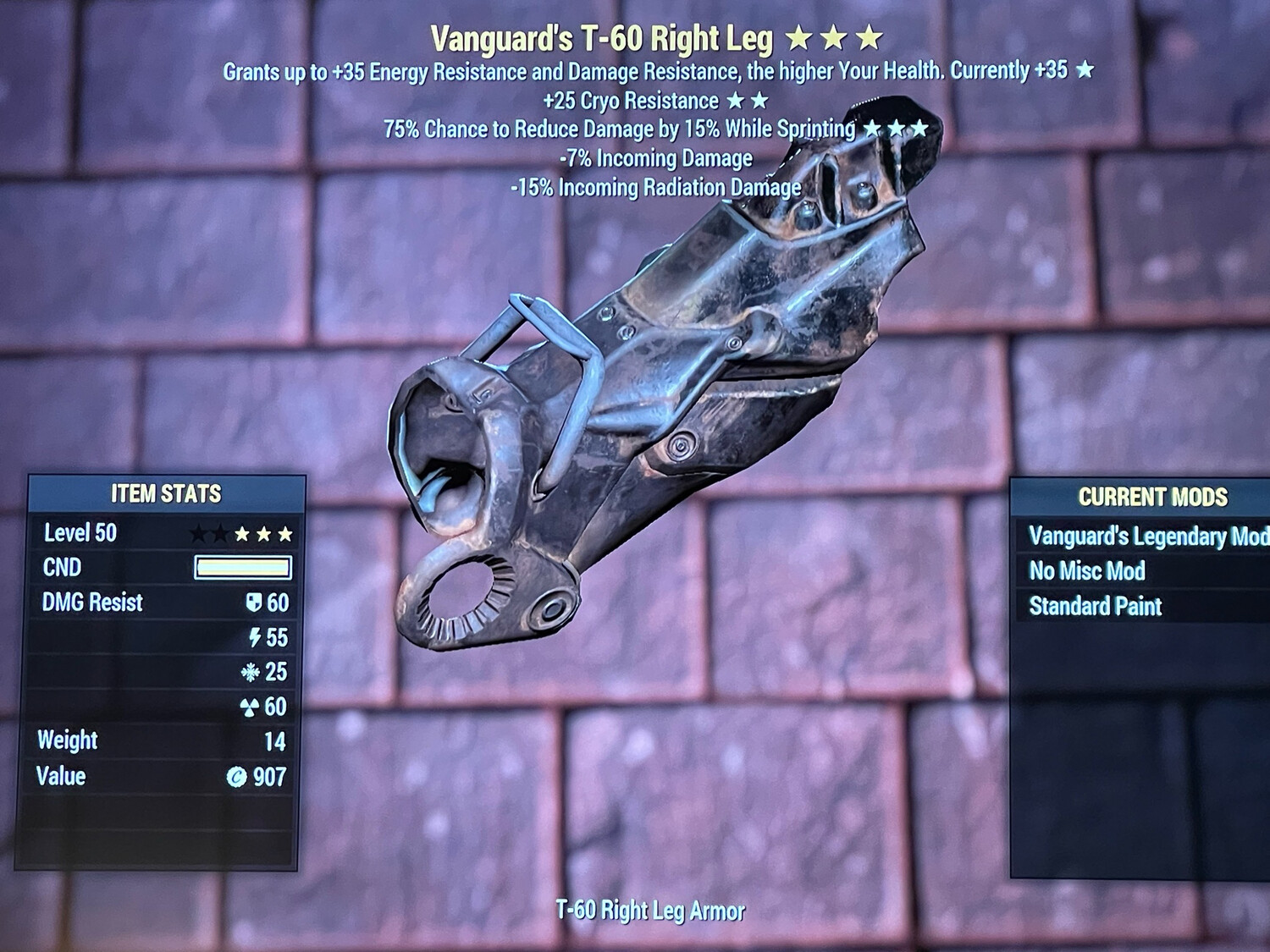
Task: Select the Standard Paint mod entry
Action: pyautogui.click(x=1096, y=607)
